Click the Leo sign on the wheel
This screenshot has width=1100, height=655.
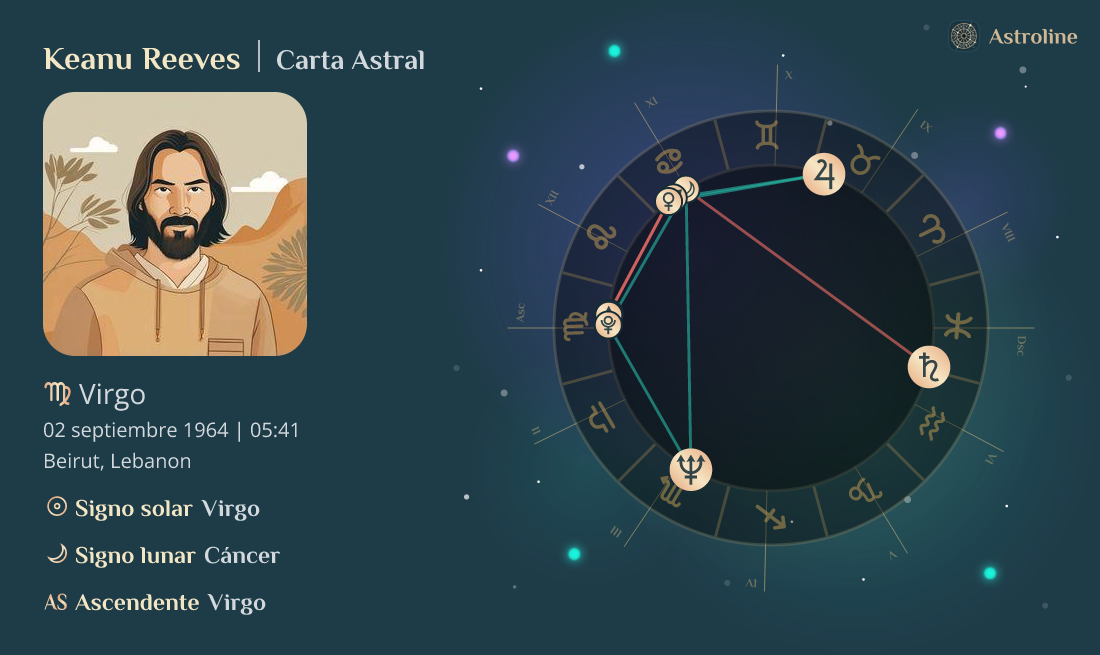[600, 236]
